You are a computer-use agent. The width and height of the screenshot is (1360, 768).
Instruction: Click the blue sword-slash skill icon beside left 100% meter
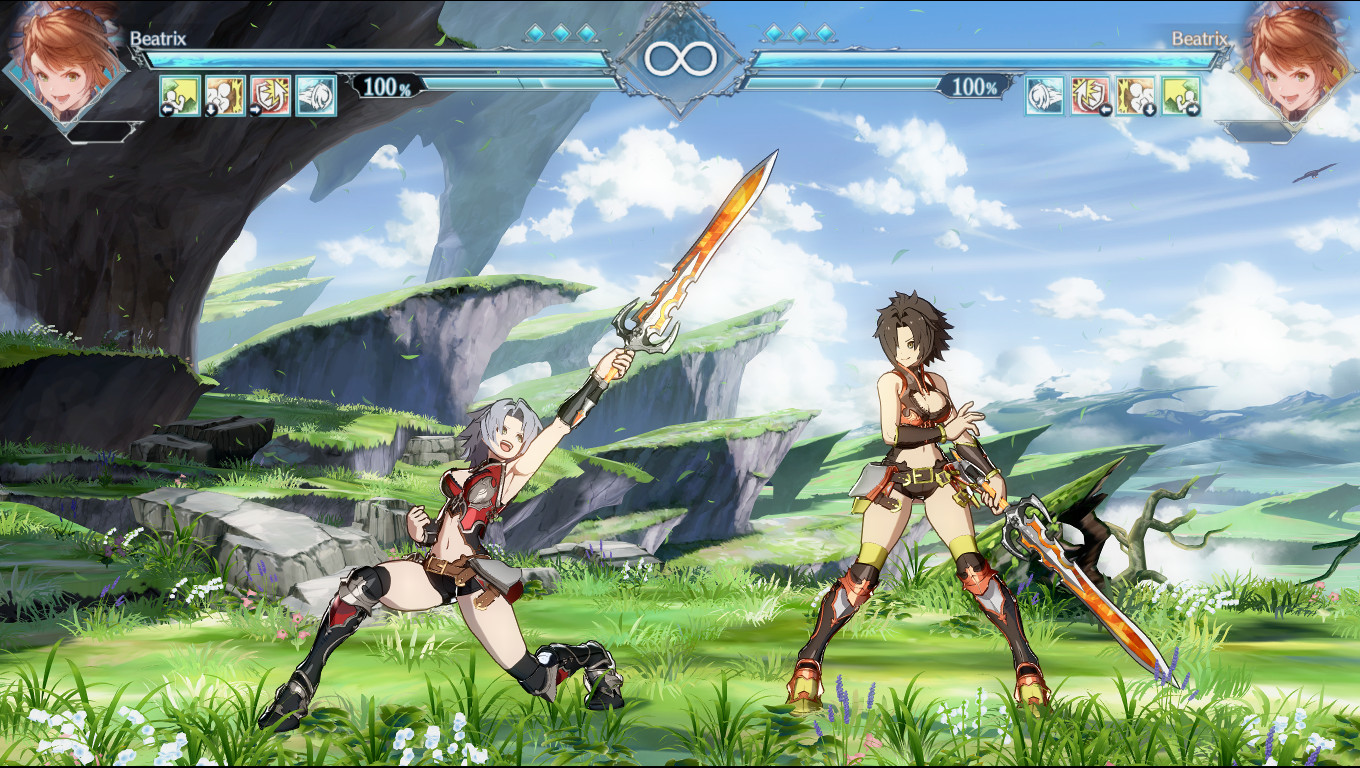[315, 94]
